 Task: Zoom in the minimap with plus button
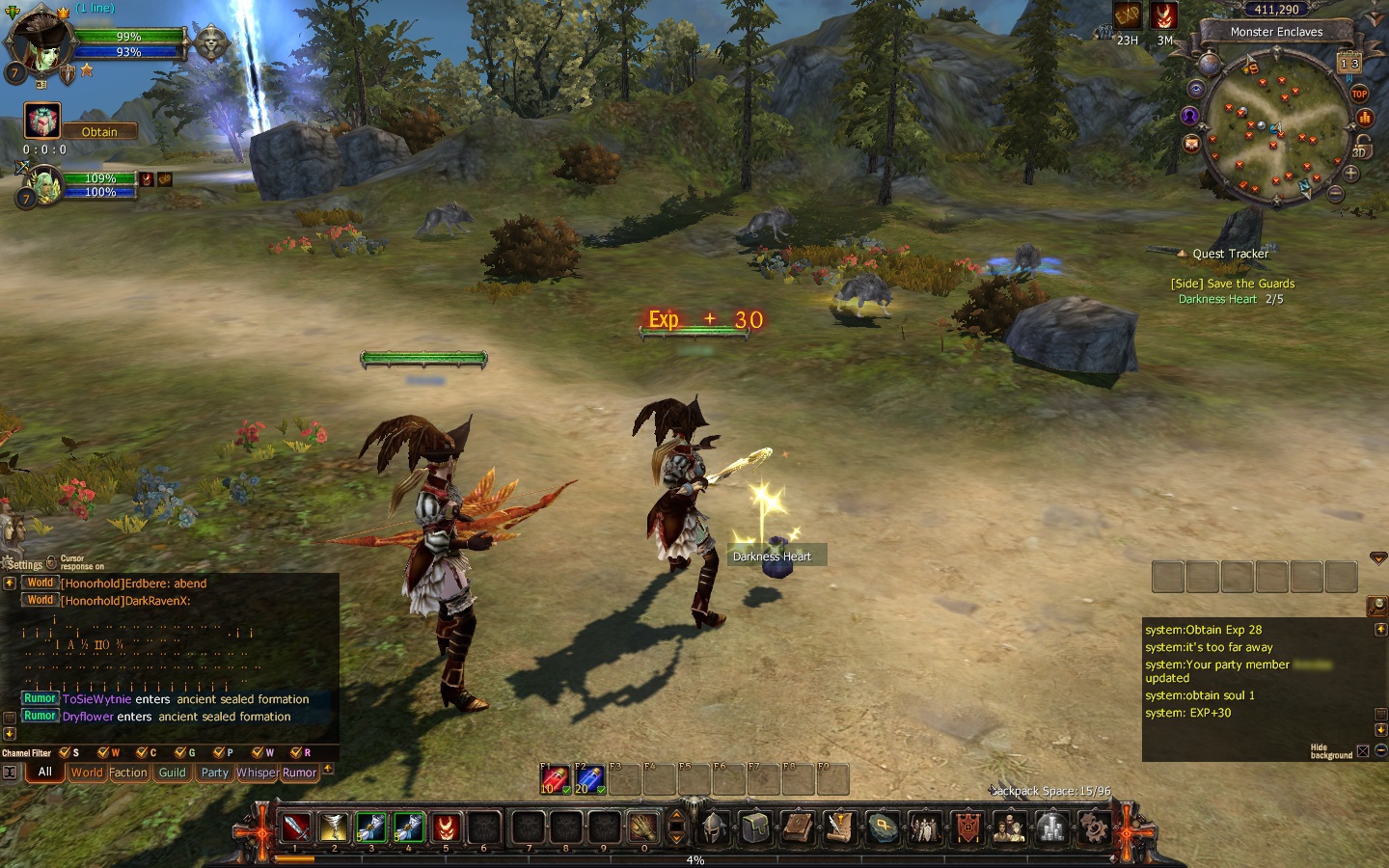(1350, 174)
